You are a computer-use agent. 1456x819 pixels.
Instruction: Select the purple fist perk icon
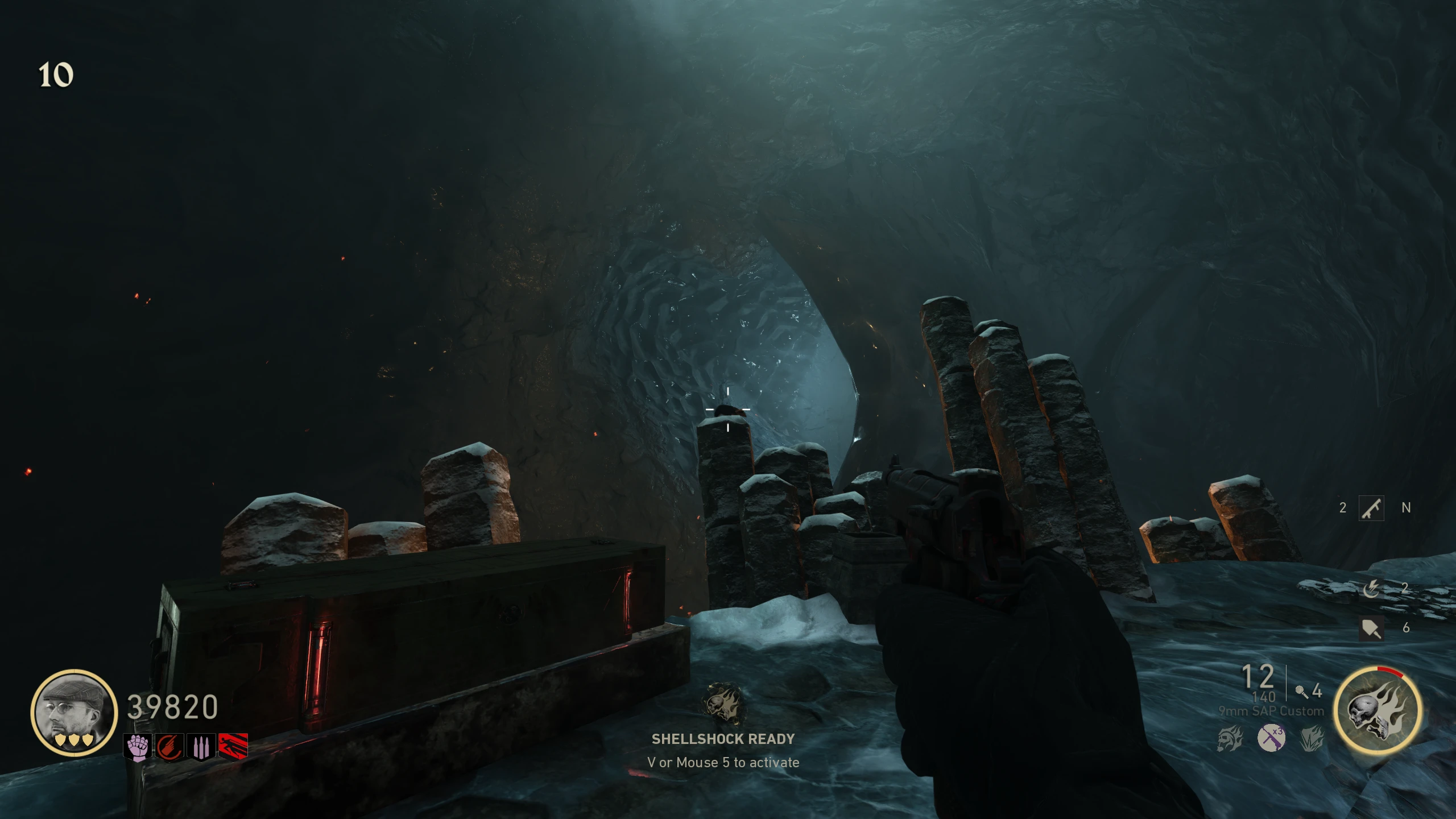[137, 747]
